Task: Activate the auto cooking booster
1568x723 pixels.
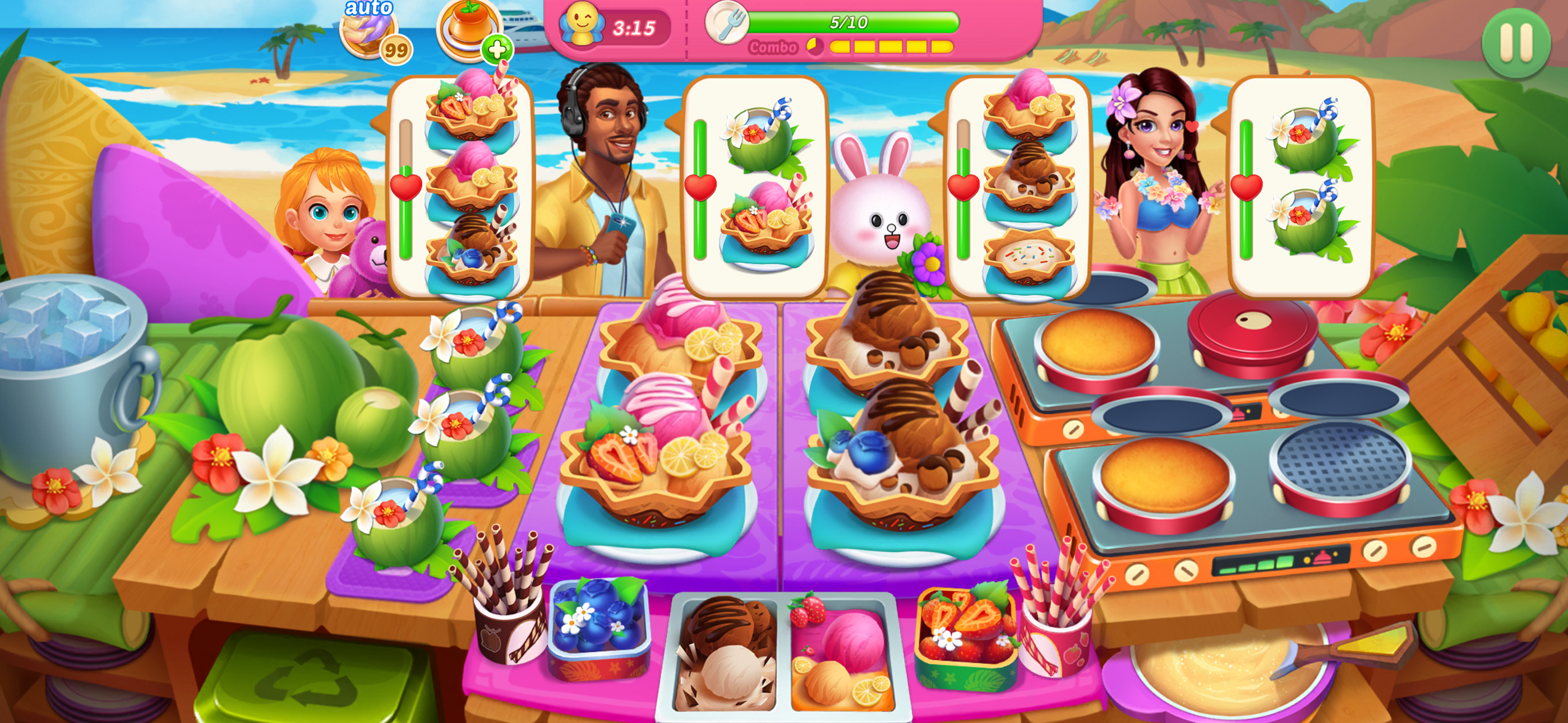Action: coord(370,34)
